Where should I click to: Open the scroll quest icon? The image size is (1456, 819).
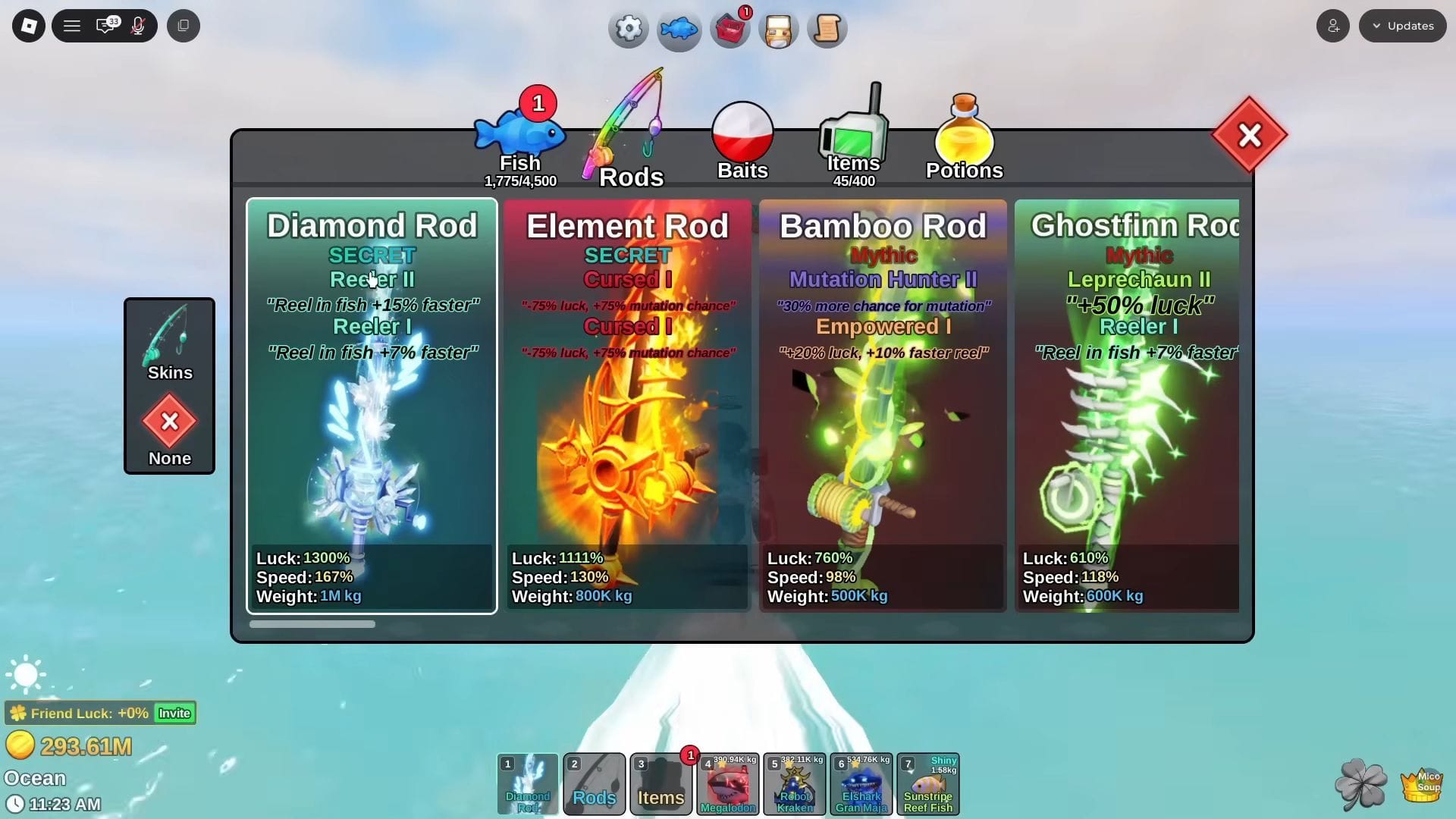[827, 29]
